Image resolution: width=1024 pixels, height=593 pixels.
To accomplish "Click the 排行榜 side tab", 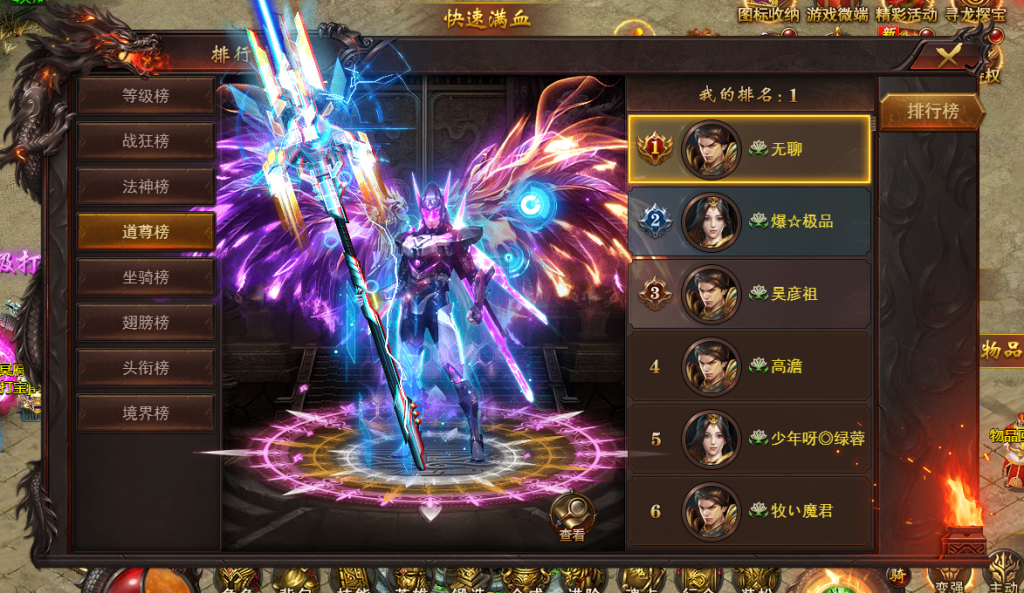I will (x=932, y=111).
